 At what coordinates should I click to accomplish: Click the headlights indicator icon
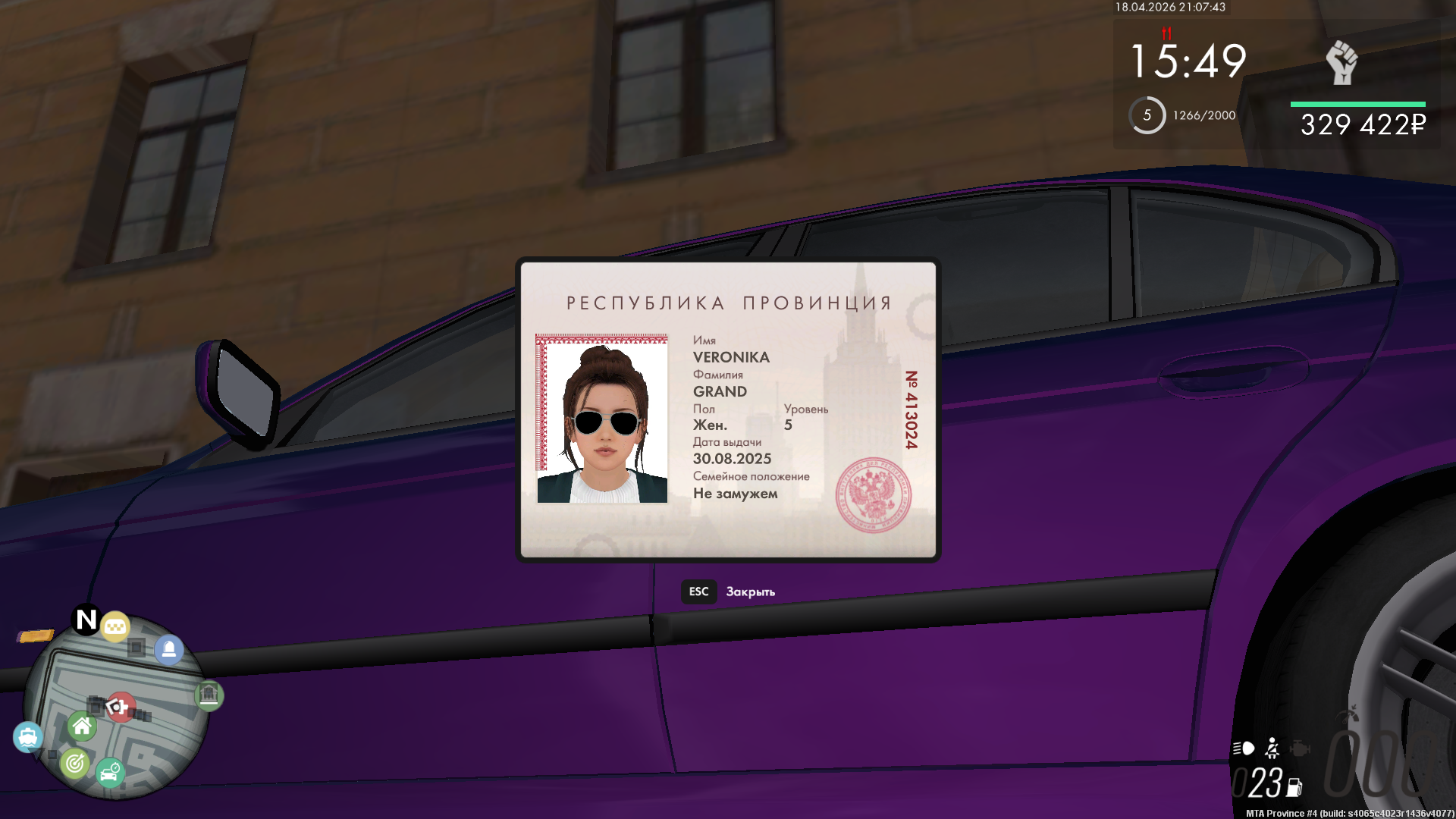[x=1244, y=748]
